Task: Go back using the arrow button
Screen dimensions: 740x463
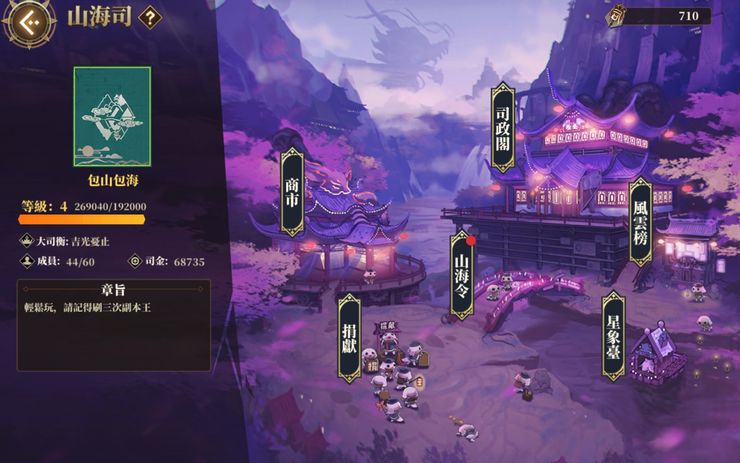Action: [x=28, y=20]
